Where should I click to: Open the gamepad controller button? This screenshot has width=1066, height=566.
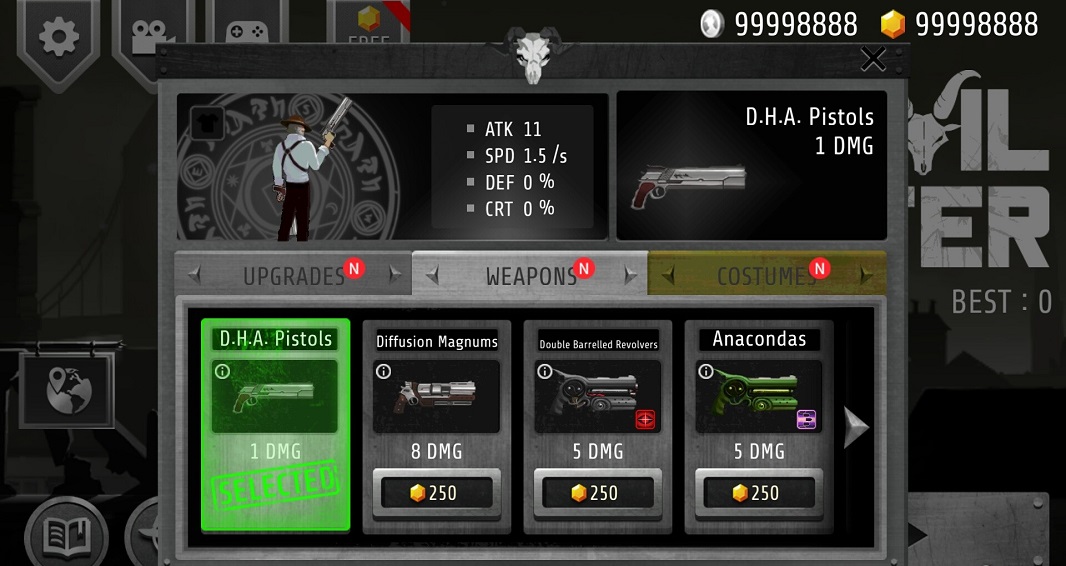tap(244, 30)
